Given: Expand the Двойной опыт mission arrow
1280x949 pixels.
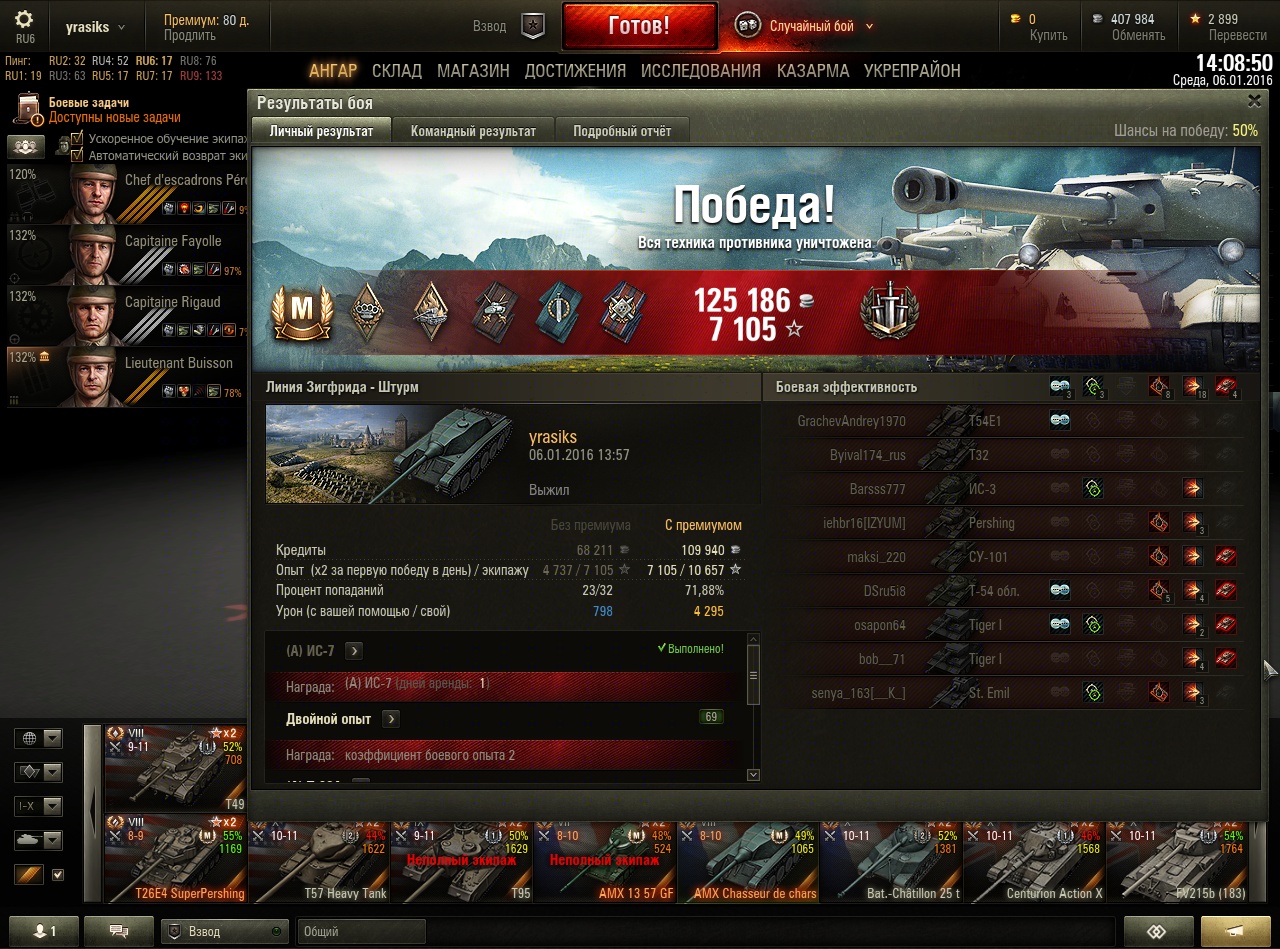Looking at the screenshot, I should (x=391, y=719).
